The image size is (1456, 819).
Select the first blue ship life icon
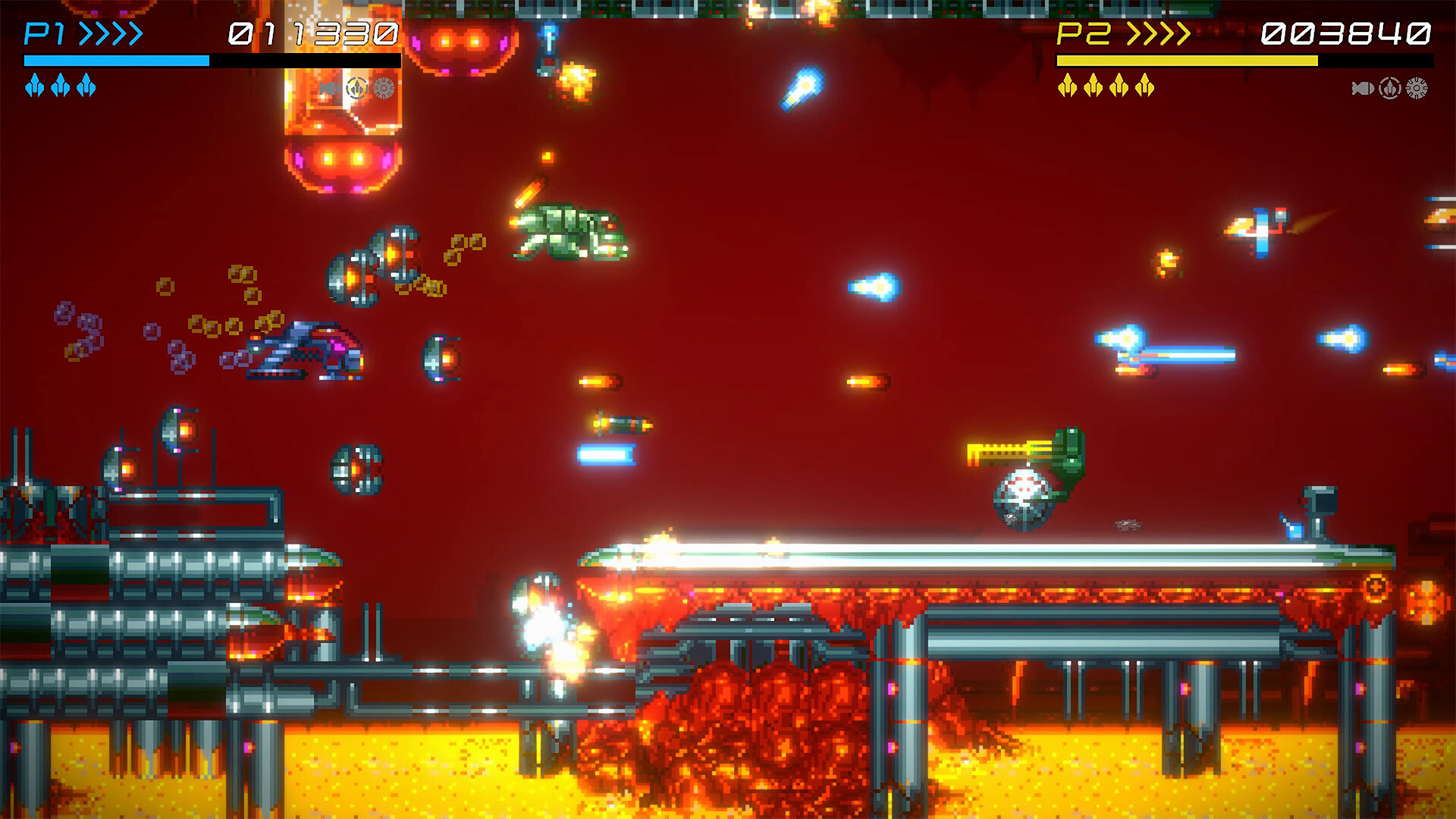pos(36,87)
